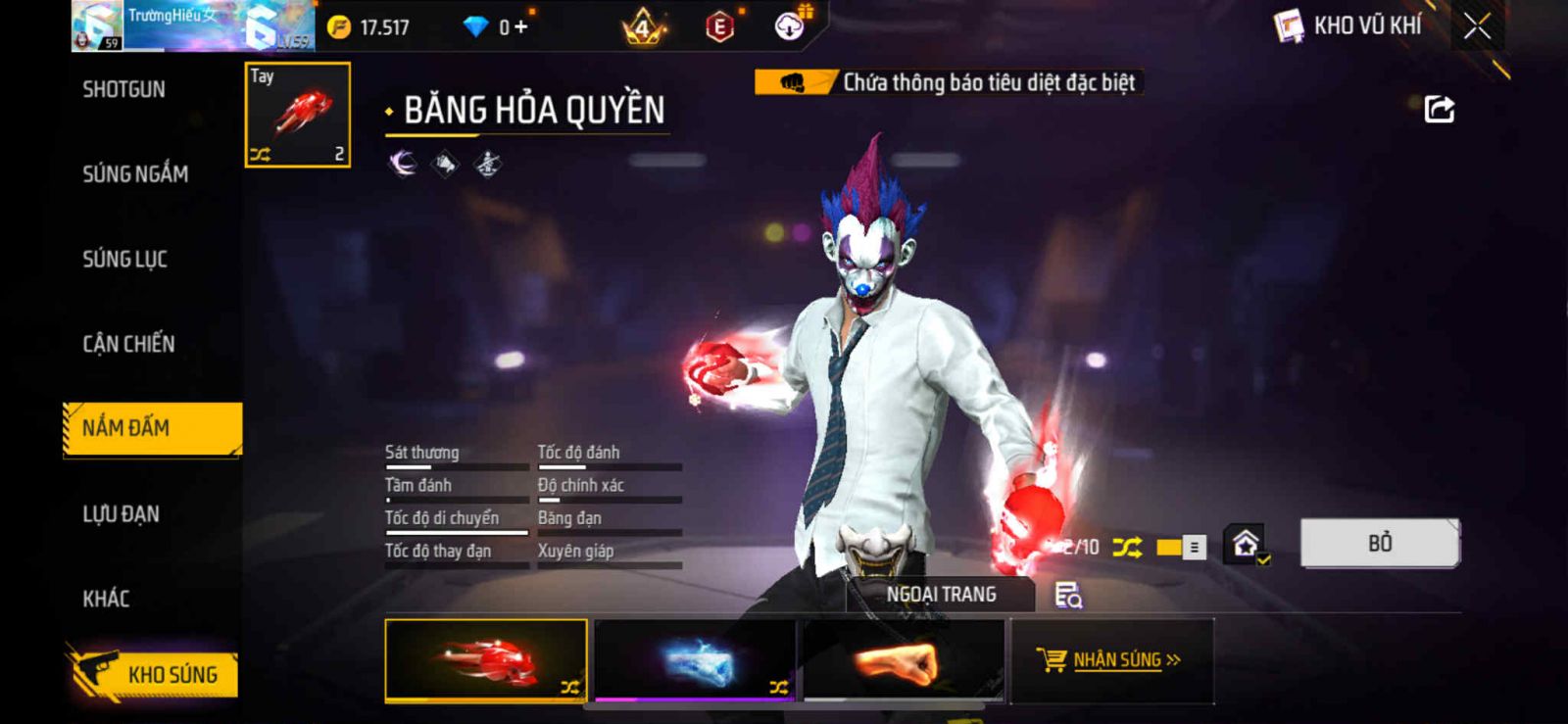Choose the Nắm Đấm category
Screen dimensions: 1568x724
(x=152, y=428)
